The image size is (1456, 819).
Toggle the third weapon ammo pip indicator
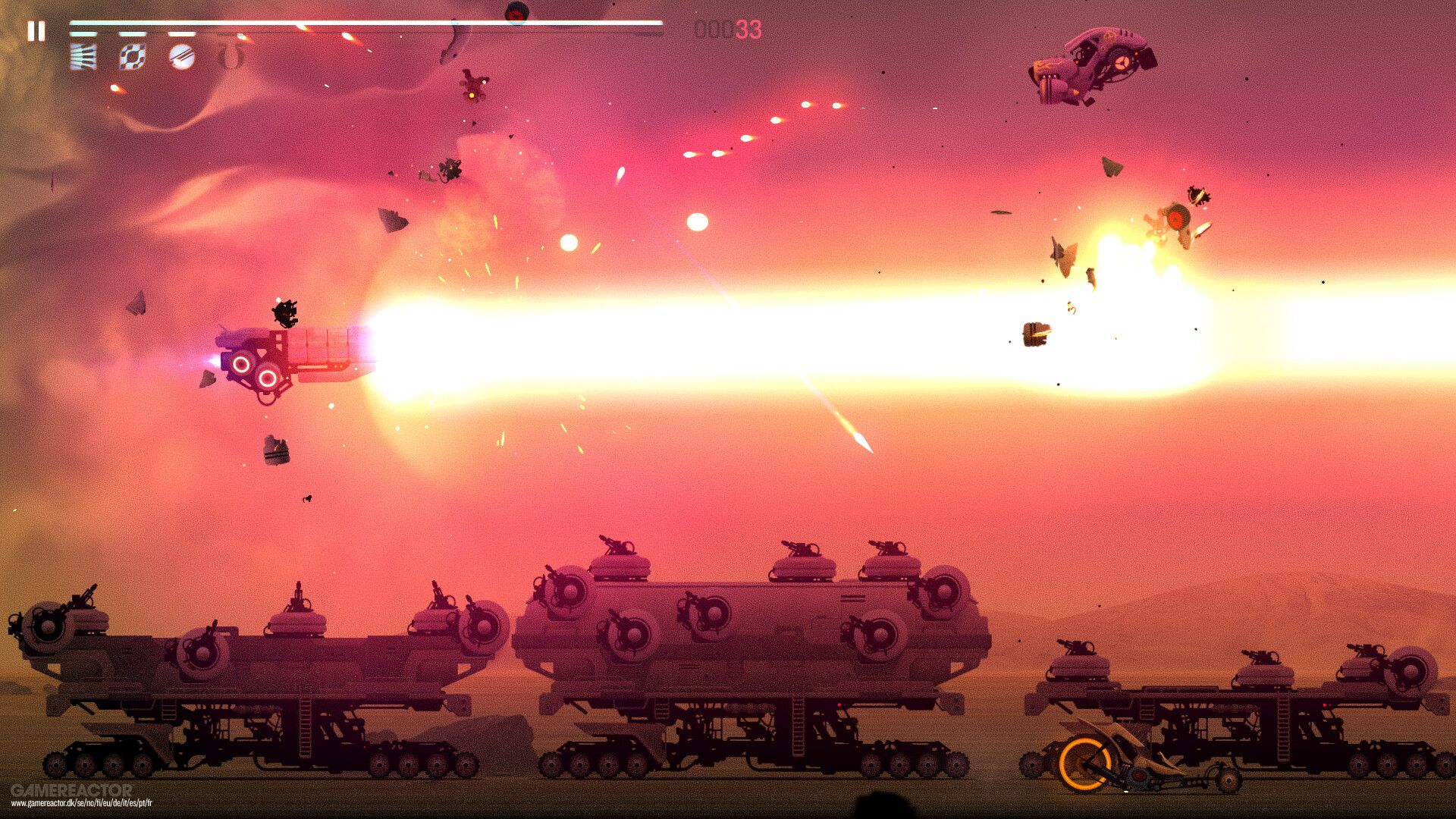tap(180, 33)
